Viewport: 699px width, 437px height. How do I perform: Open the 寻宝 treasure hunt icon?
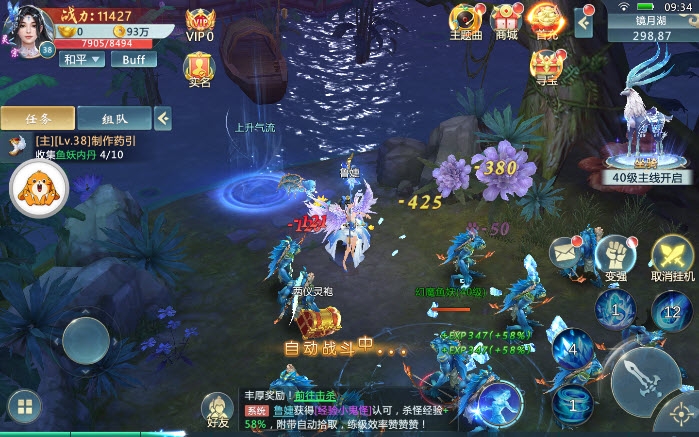click(546, 67)
